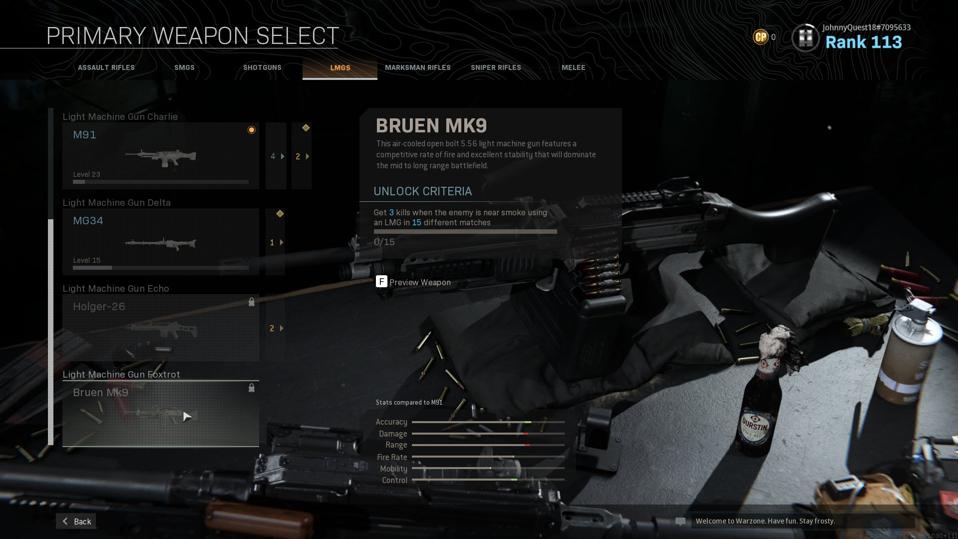Show the Shotguns category
Viewport: 958px width, 539px height.
coord(262,68)
